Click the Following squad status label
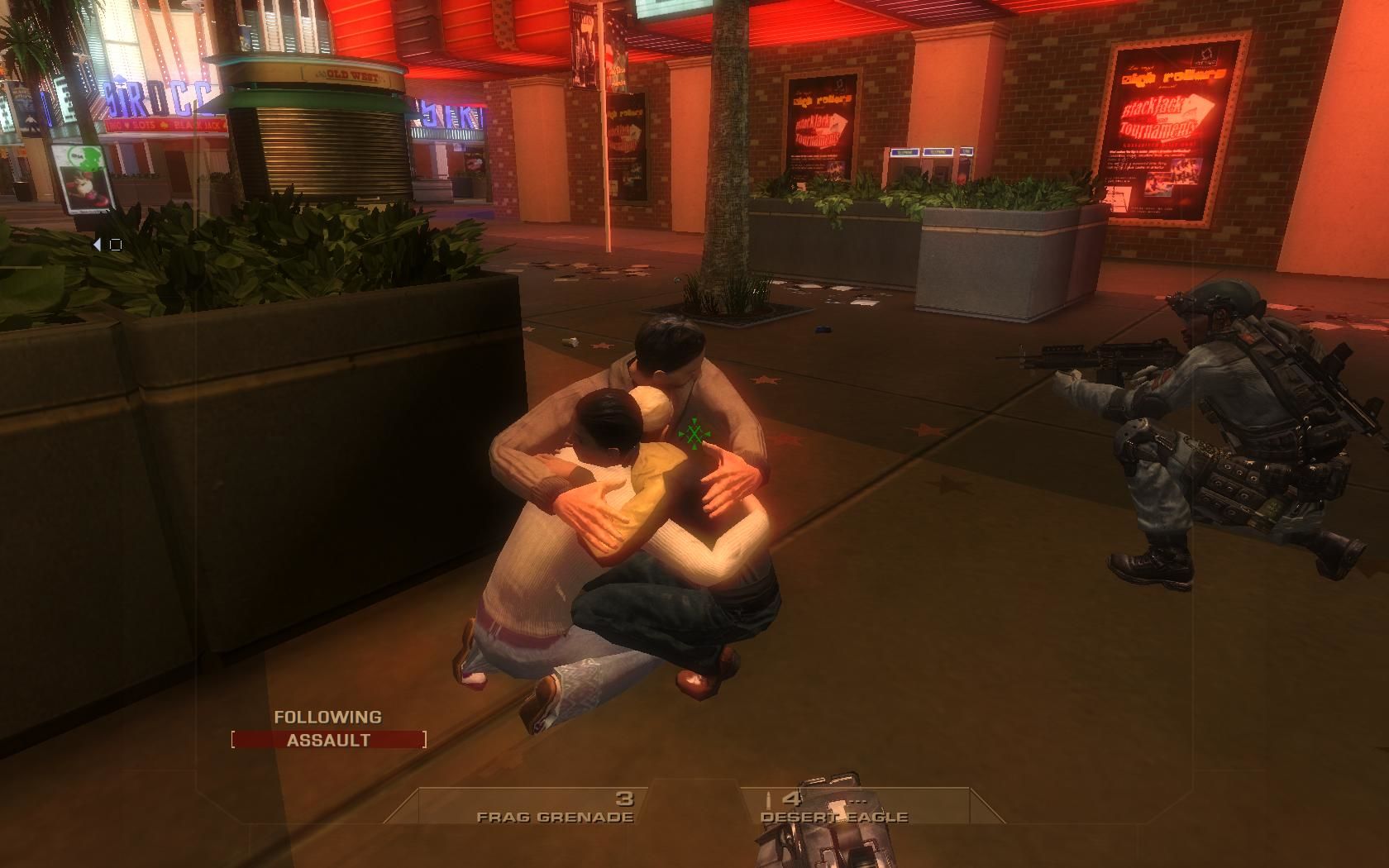The image size is (1389, 868). coord(328,718)
